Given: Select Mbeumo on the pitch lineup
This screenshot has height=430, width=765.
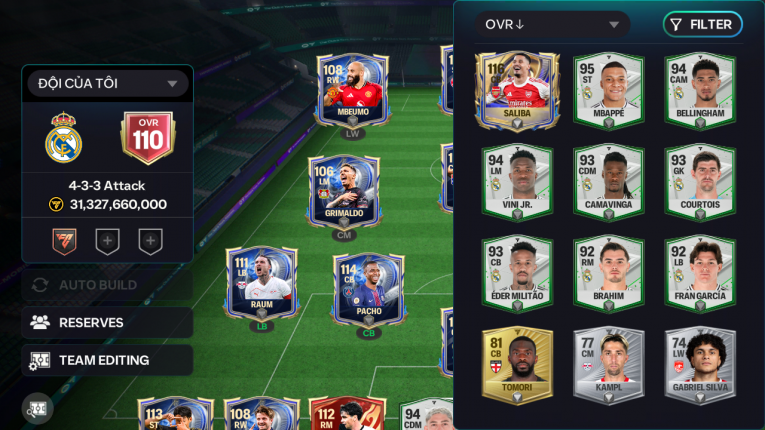Looking at the screenshot, I should (x=352, y=90).
